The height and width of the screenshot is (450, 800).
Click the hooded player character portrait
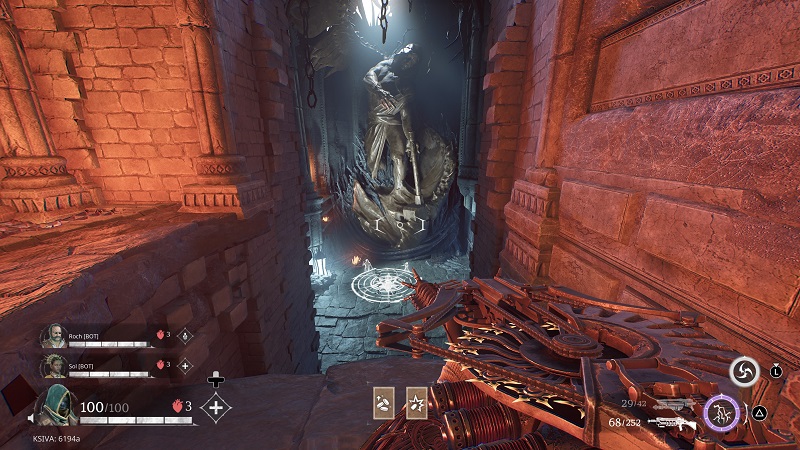[x=55, y=406]
